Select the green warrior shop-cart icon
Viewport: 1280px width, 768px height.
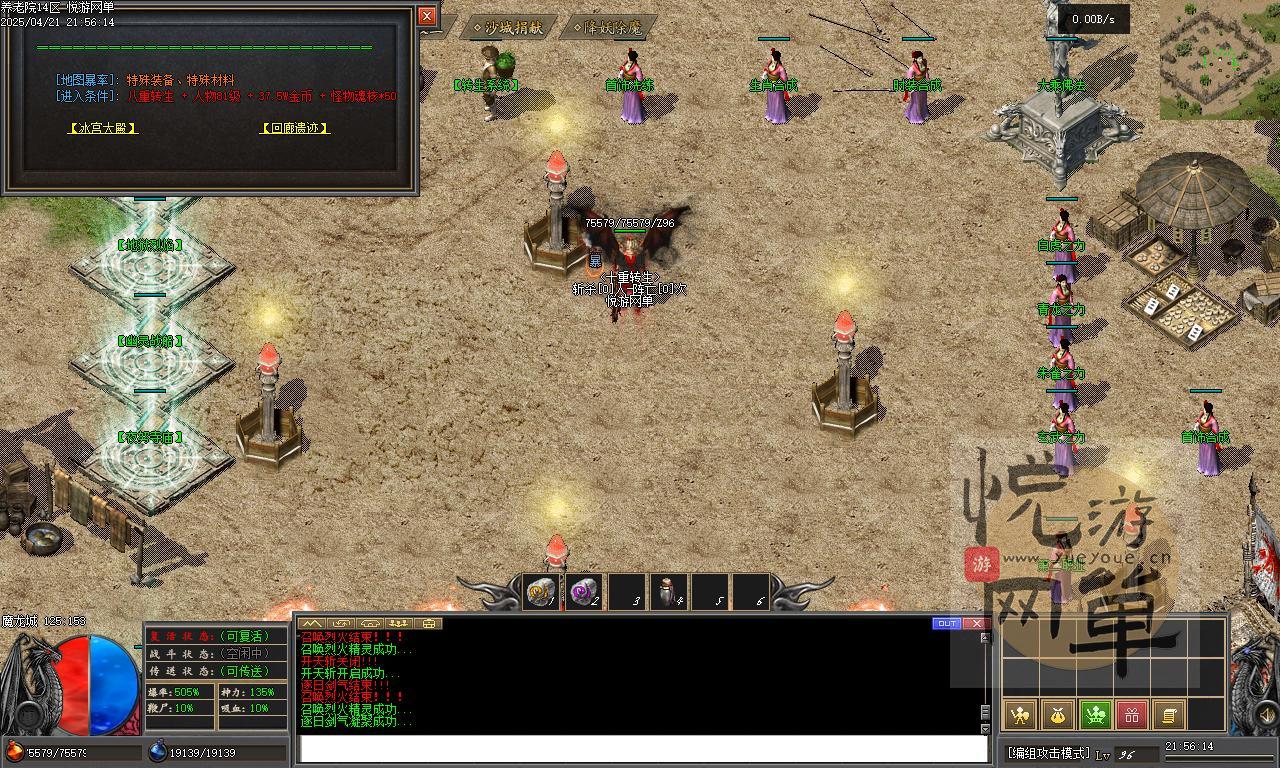coord(1095,714)
